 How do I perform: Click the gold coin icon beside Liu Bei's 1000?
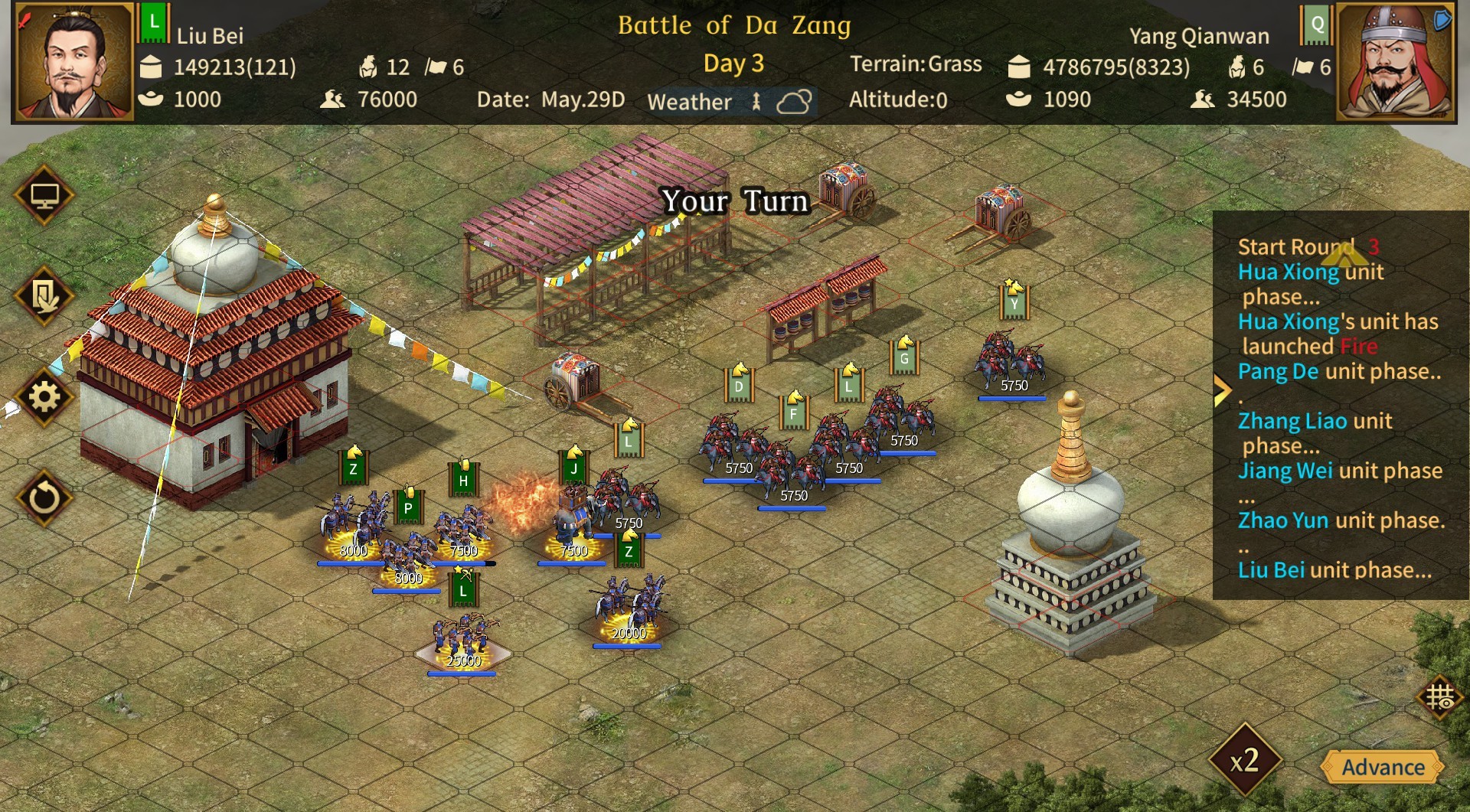click(x=150, y=99)
